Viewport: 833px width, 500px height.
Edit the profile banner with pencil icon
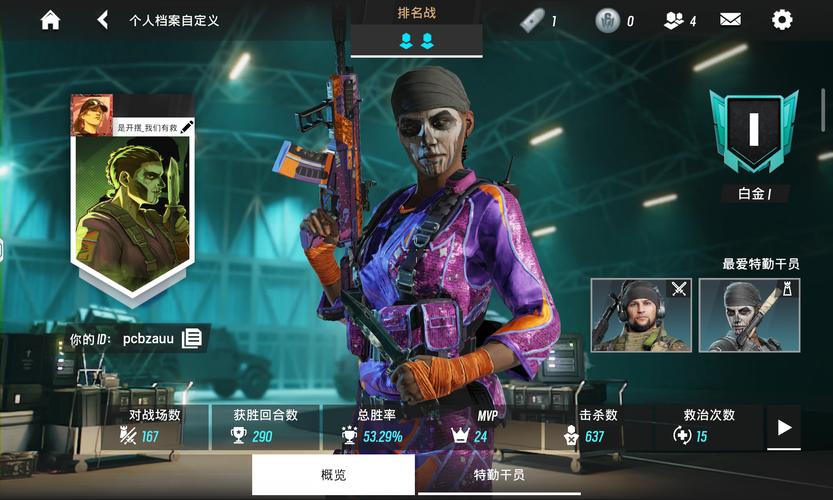coord(186,126)
